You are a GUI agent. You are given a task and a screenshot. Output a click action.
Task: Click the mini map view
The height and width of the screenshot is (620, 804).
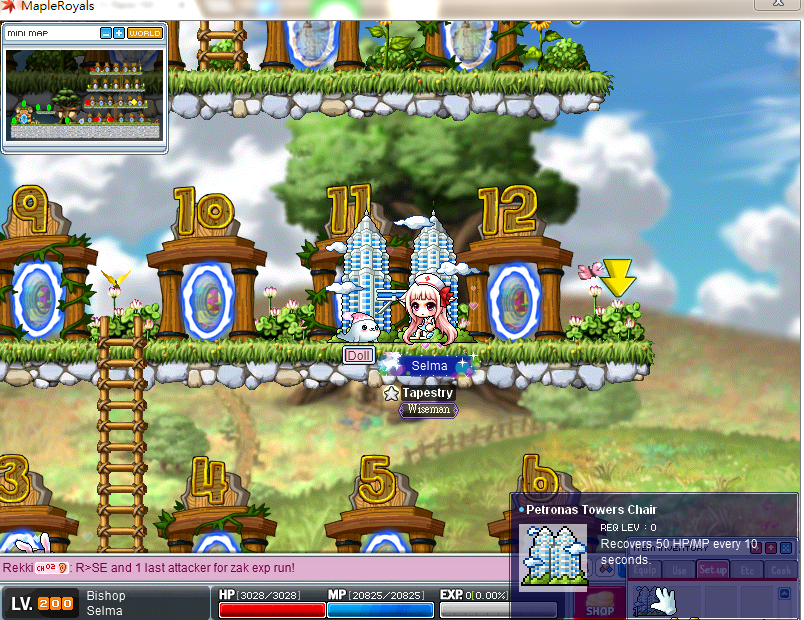coord(84,95)
